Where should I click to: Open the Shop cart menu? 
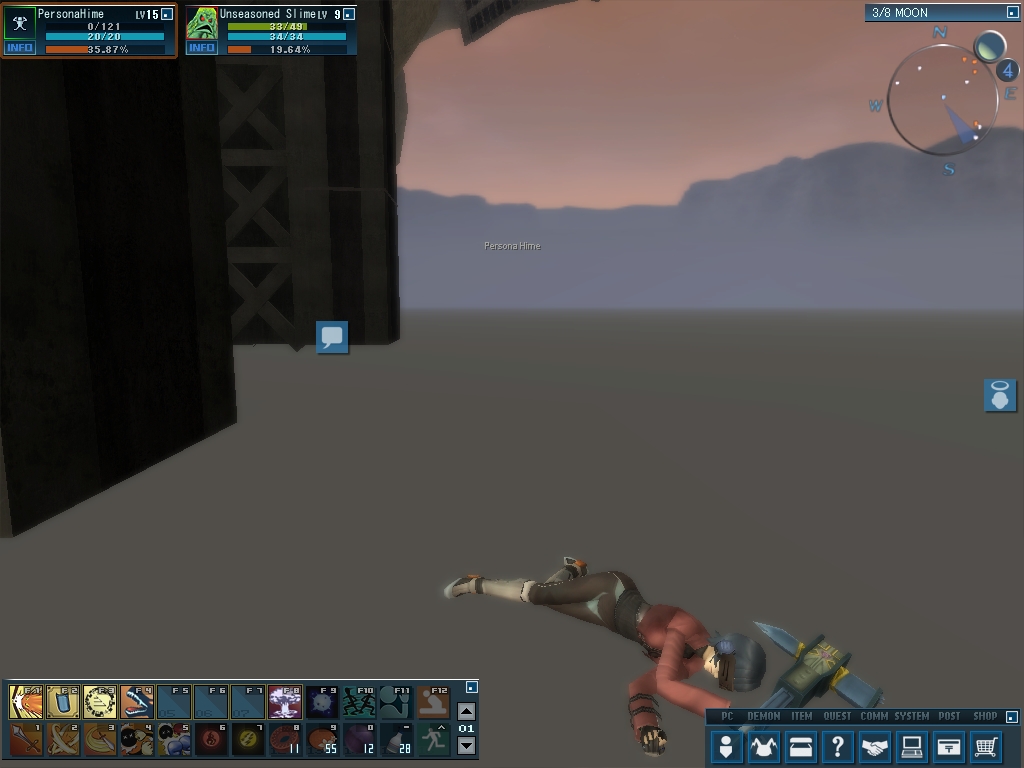(x=985, y=746)
